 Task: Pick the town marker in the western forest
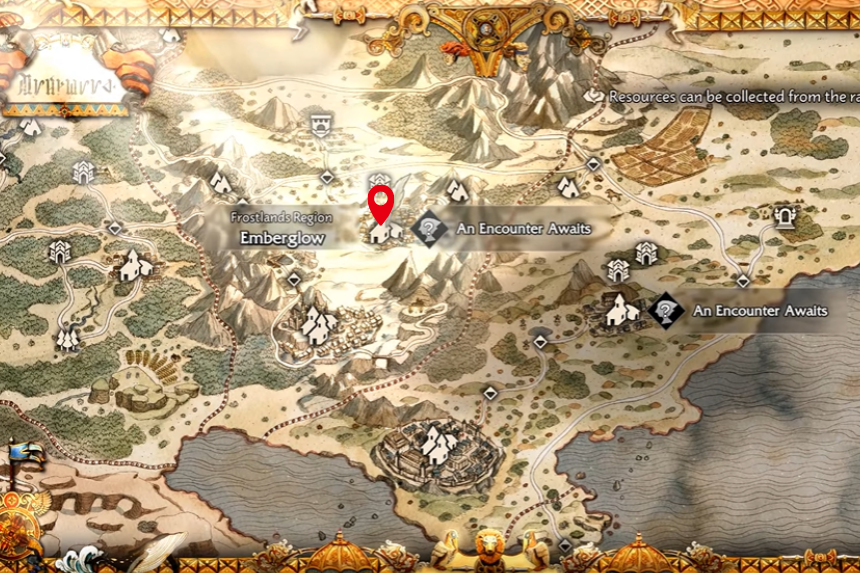[133, 266]
